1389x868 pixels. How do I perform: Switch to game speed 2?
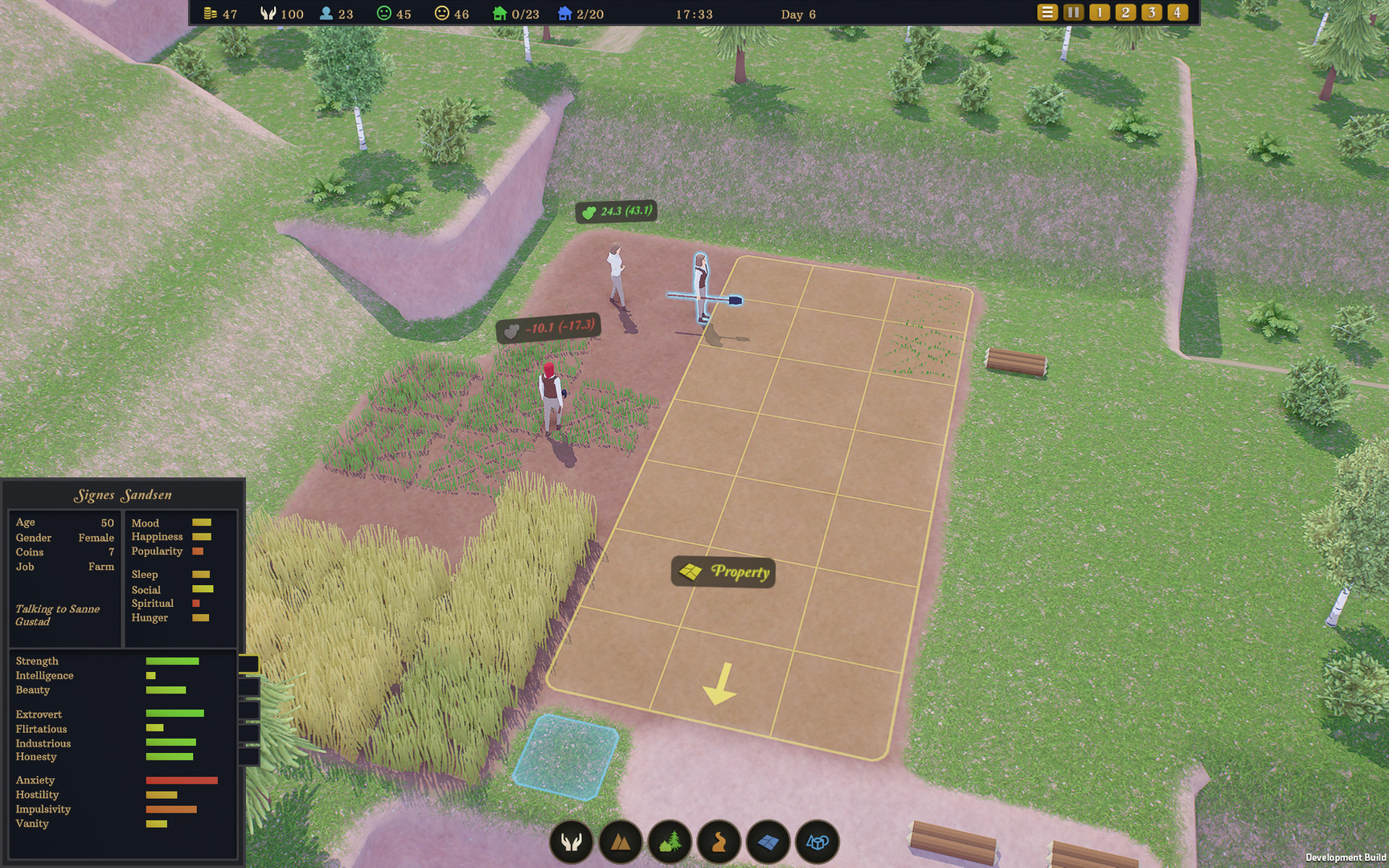pos(1125,12)
